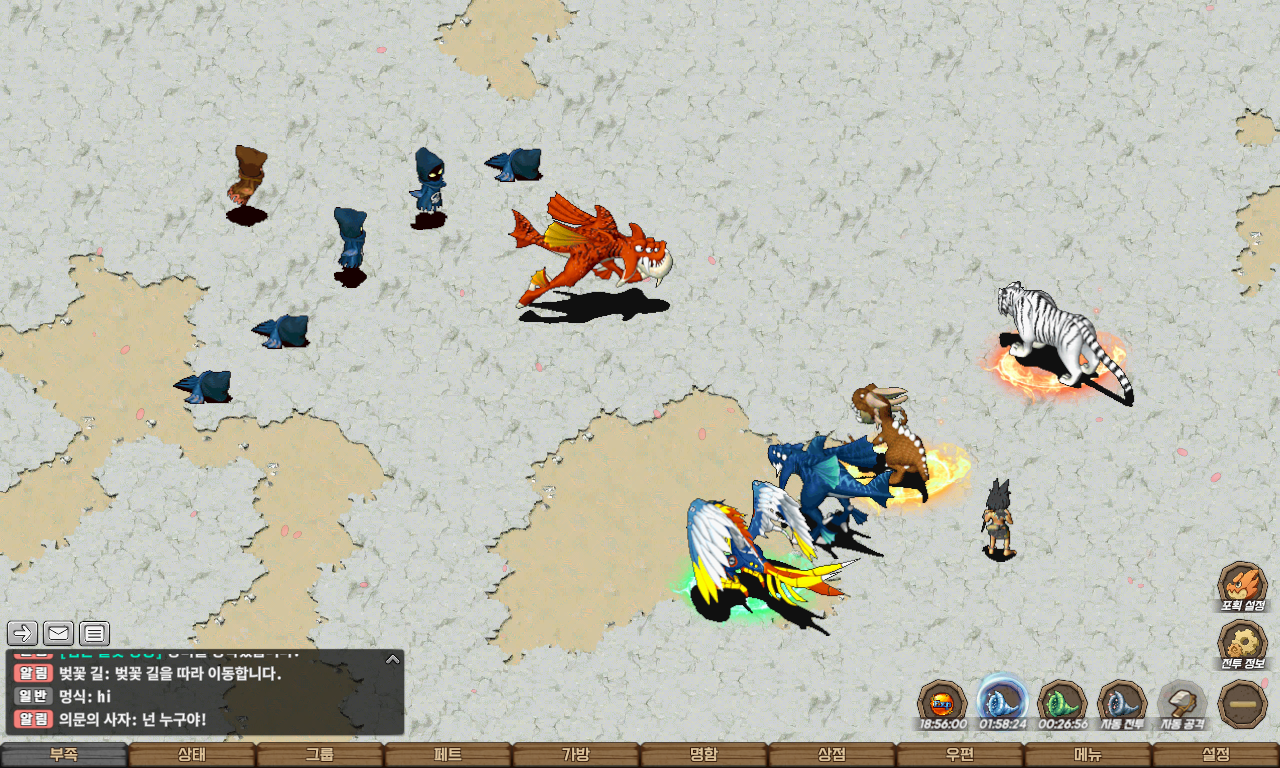Open the 설정 (settings) menu
The height and width of the screenshot is (768, 1280).
click(x=1216, y=755)
